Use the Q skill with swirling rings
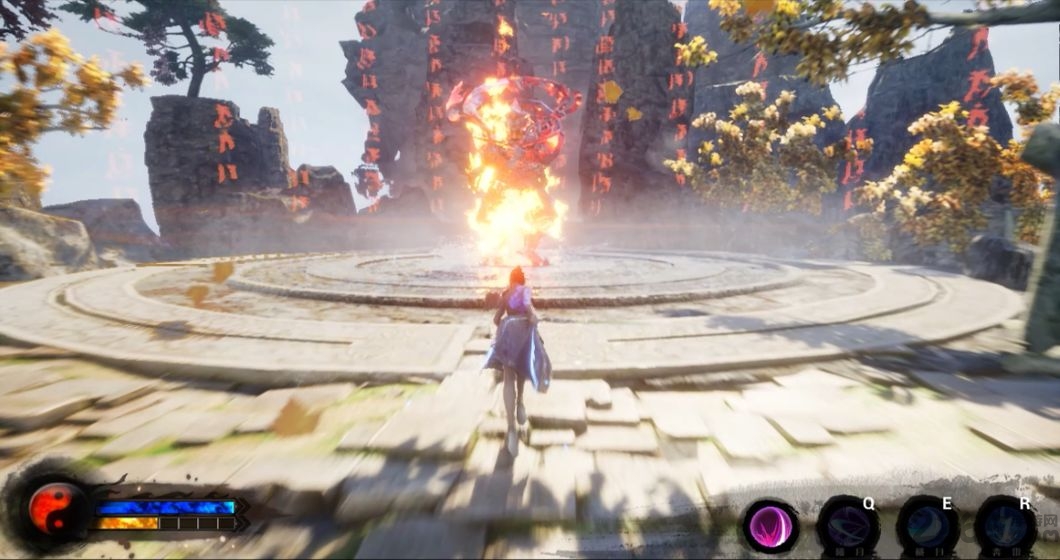This screenshot has width=1060, height=560. pyautogui.click(x=848, y=525)
